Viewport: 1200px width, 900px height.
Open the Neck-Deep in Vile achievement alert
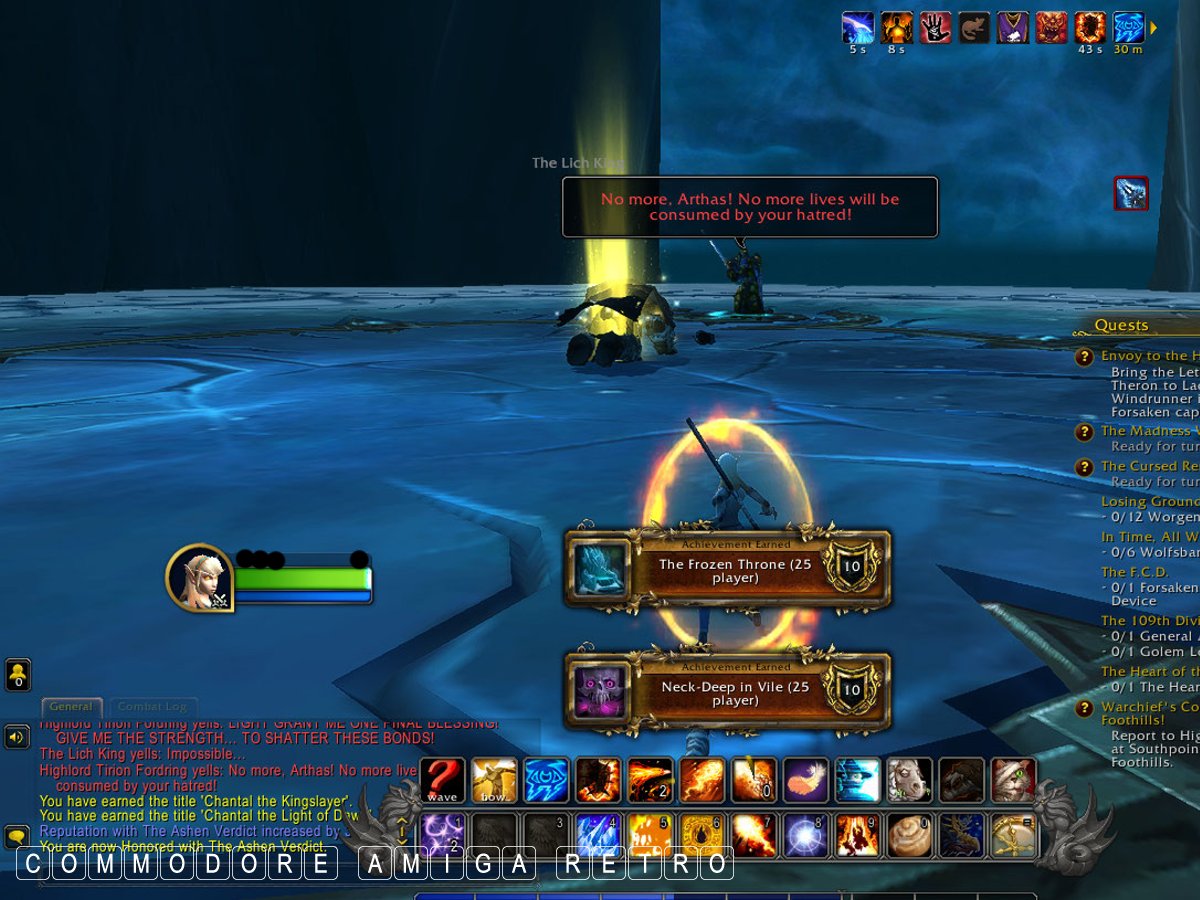[x=727, y=692]
